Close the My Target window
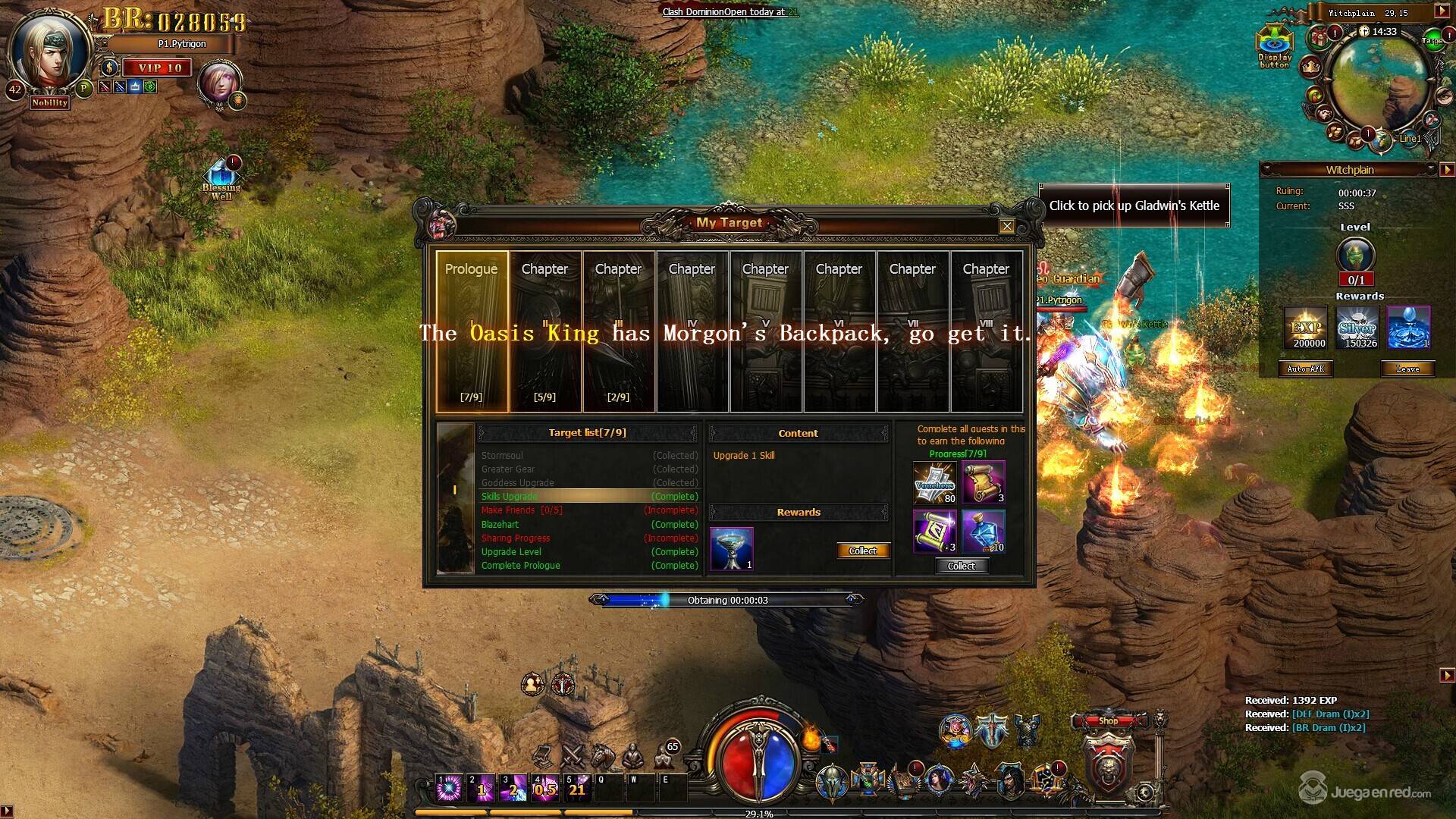Viewport: 1456px width, 819px height. (1006, 226)
